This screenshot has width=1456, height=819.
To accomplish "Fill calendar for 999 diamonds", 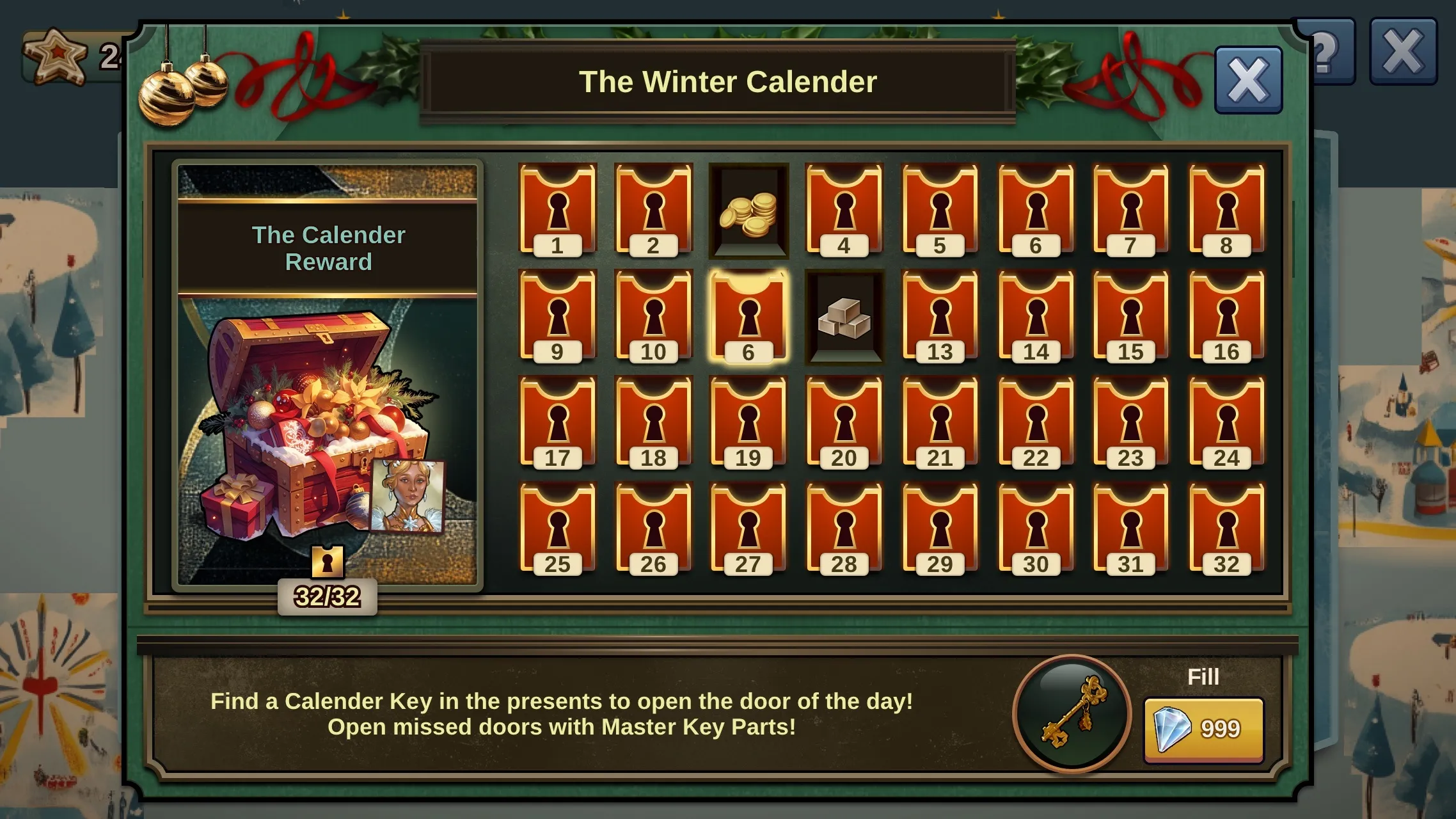I will pos(1203,729).
